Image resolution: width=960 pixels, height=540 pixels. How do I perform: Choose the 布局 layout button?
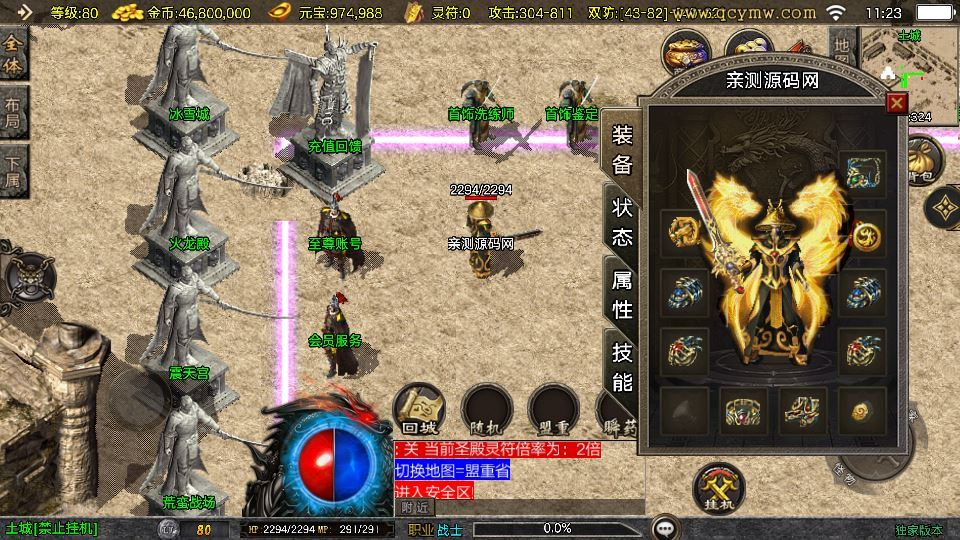click(13, 110)
